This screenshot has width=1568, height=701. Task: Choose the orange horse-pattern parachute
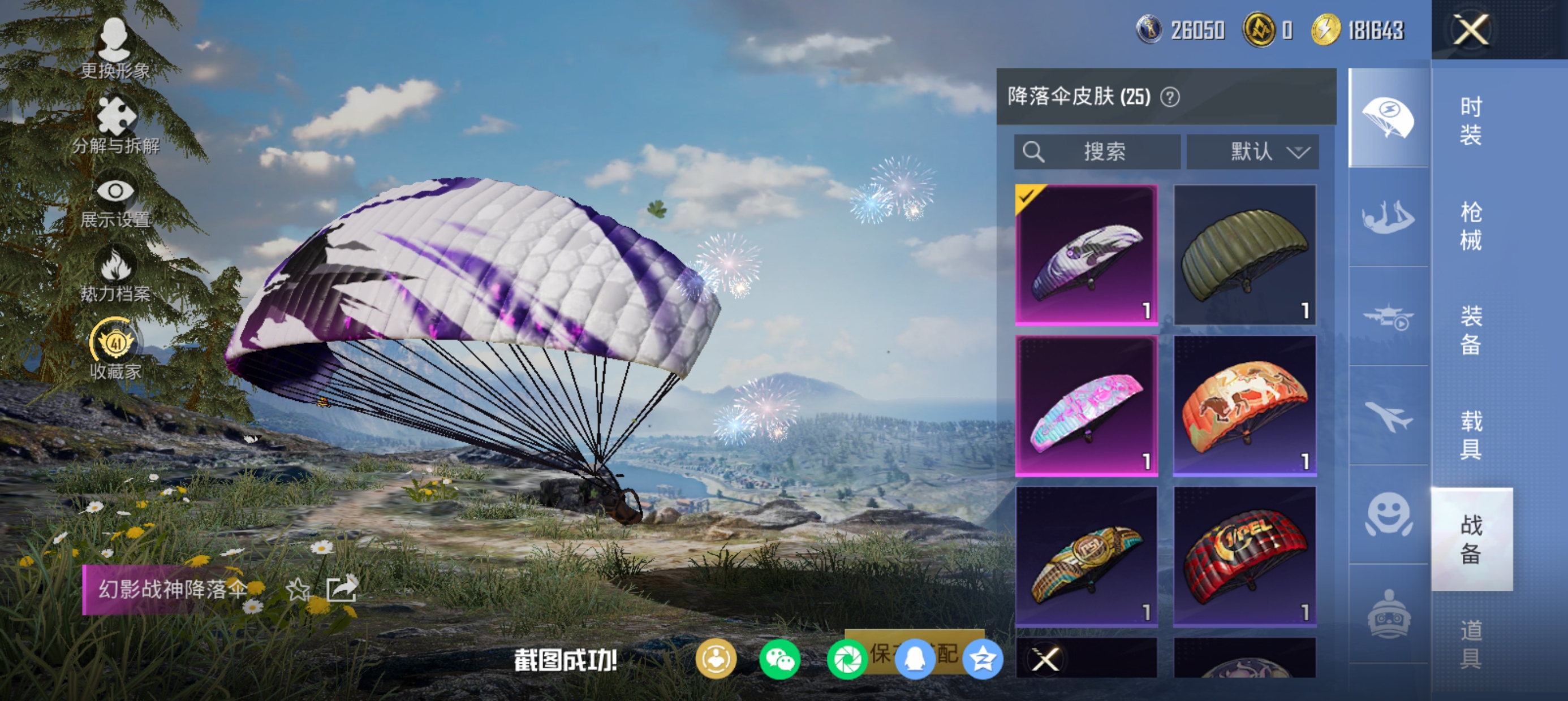coord(1244,406)
